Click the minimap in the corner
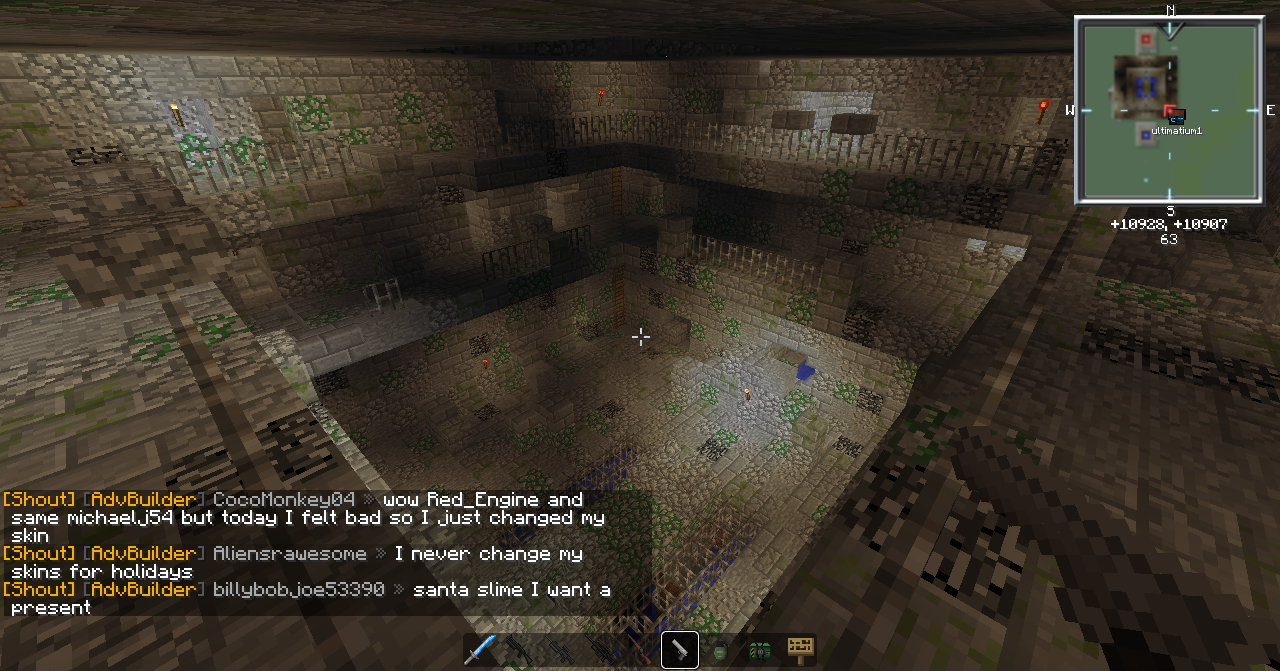This screenshot has width=1280, height=671. point(1168,110)
